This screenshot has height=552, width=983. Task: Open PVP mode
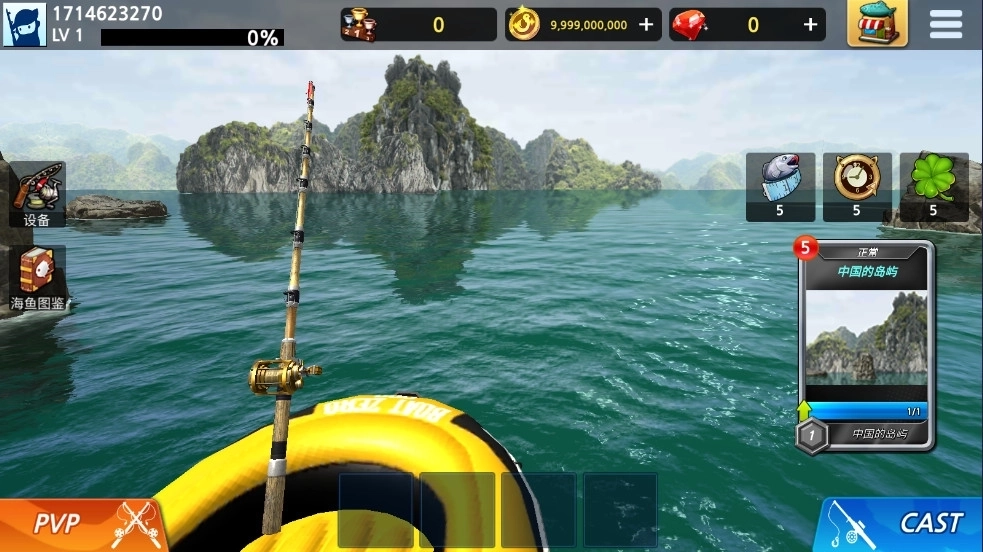tap(80, 523)
